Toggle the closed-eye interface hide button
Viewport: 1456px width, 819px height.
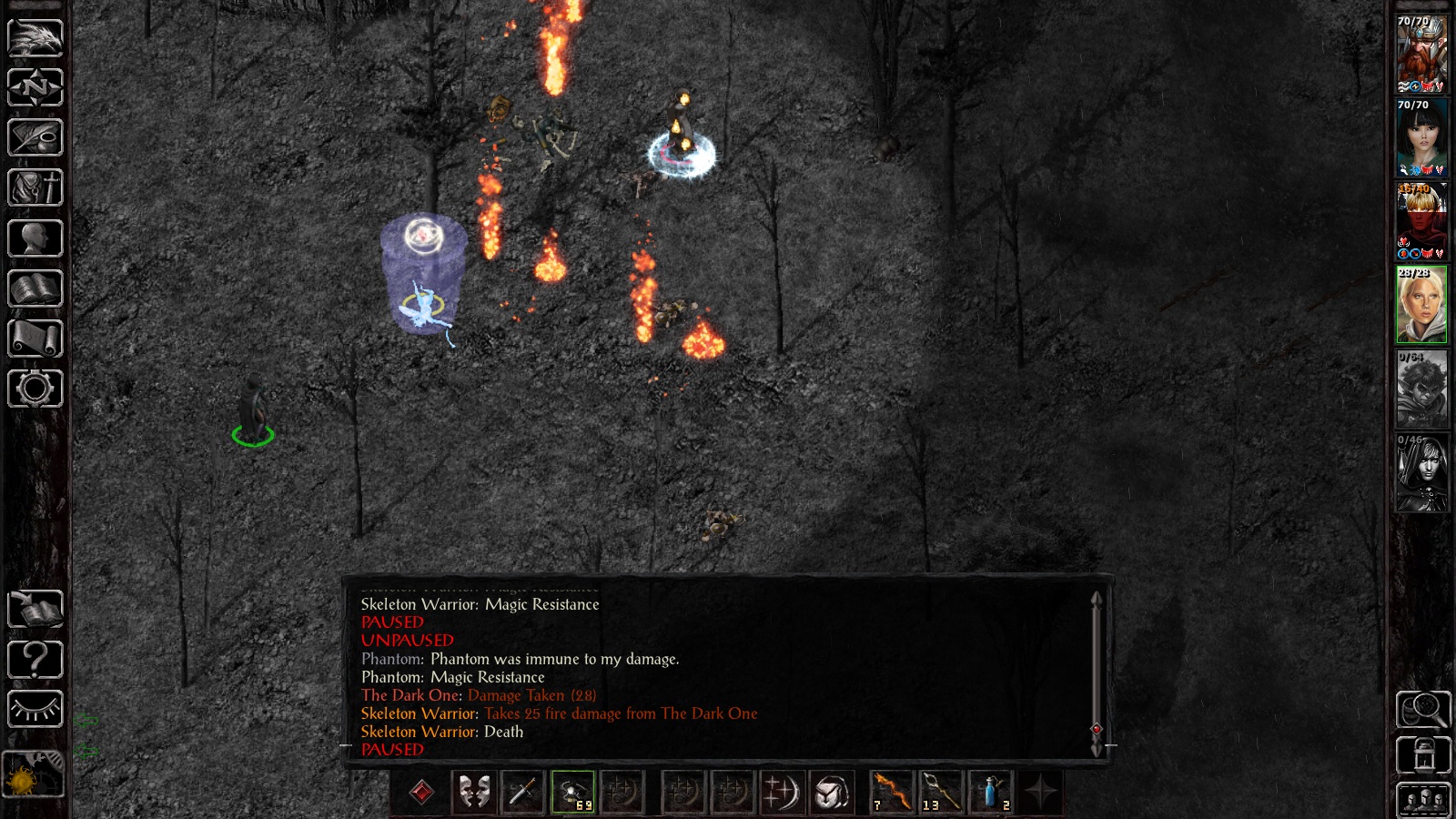(35, 709)
